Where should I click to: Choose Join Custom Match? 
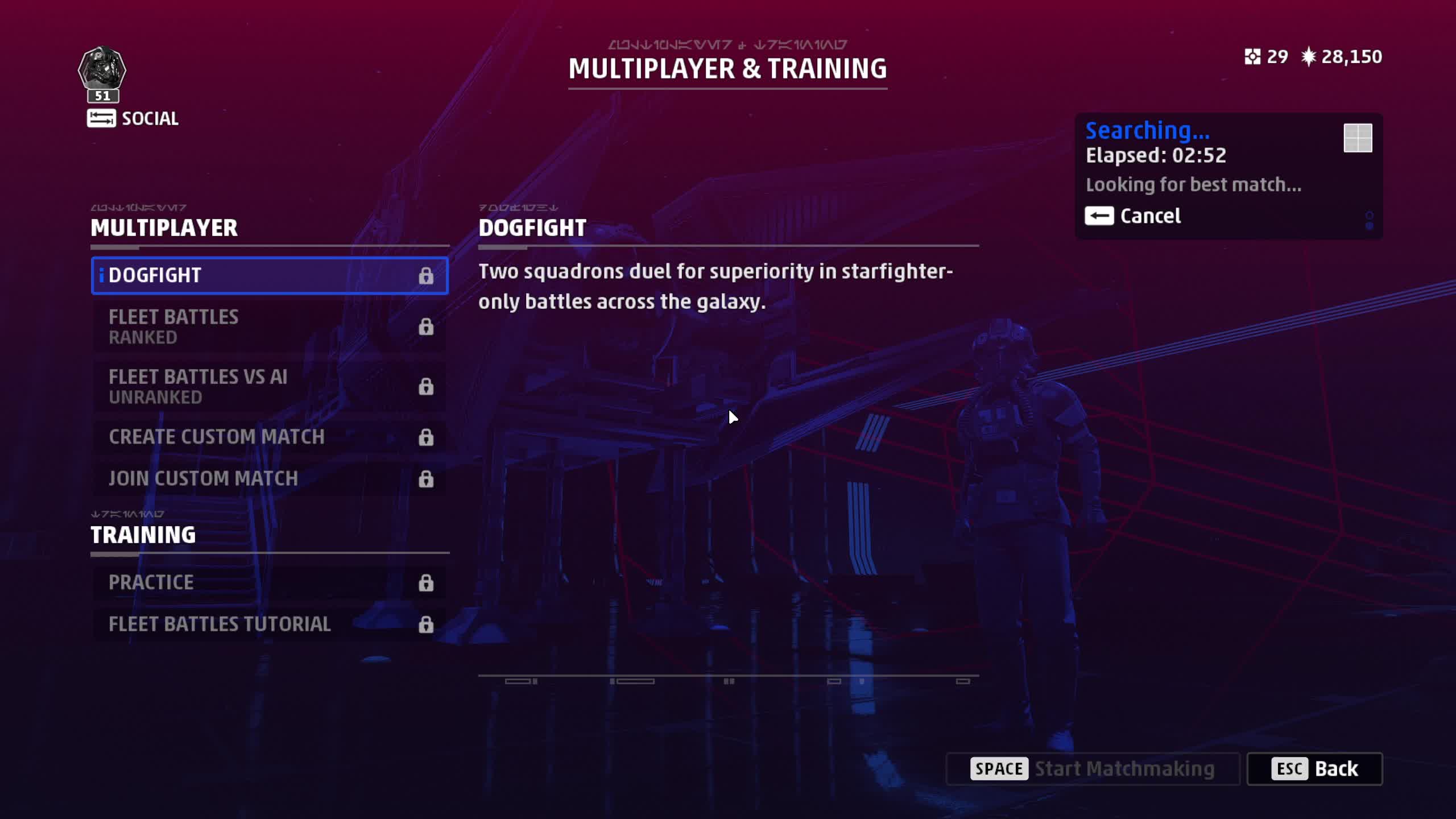pos(269,478)
